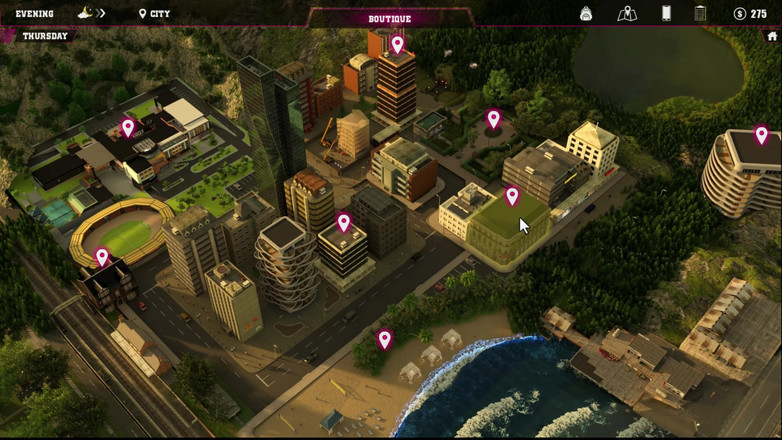Select the pin on the striped central building

(x=344, y=222)
